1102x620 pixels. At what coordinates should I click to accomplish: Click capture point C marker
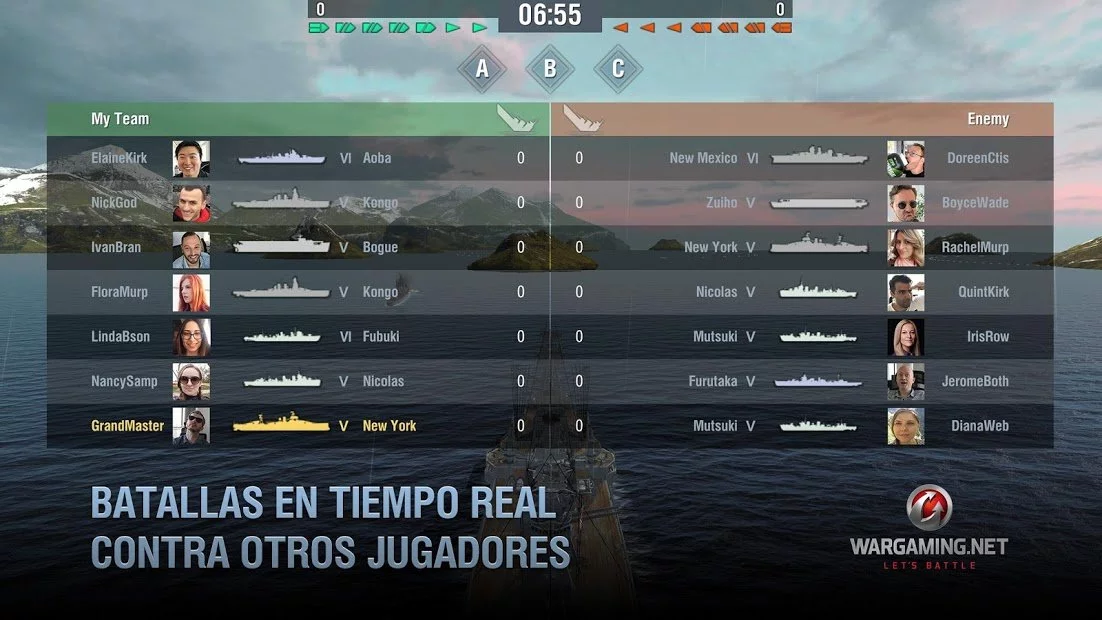point(618,69)
